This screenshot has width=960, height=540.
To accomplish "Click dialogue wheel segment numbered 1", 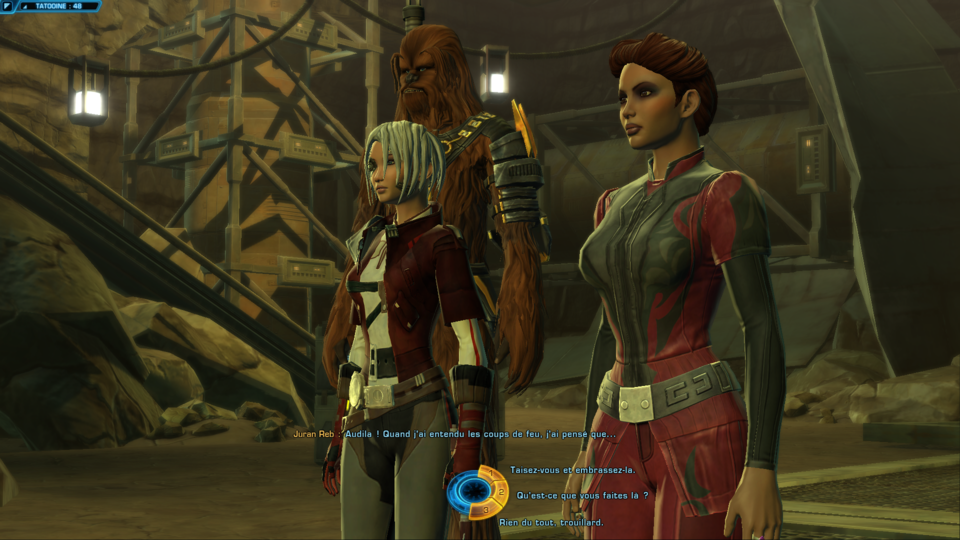I will [x=489, y=472].
